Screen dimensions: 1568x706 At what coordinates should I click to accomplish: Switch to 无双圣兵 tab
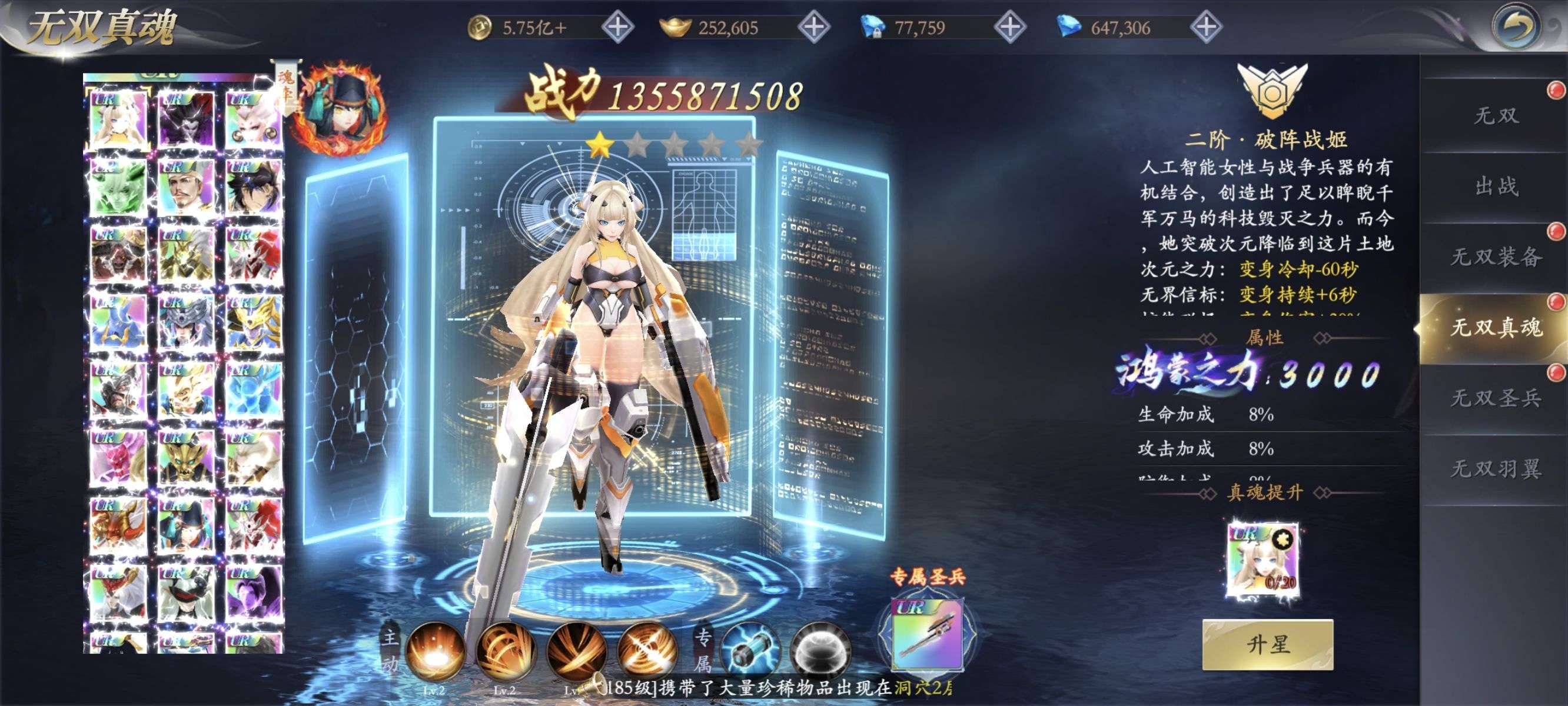(x=1496, y=398)
